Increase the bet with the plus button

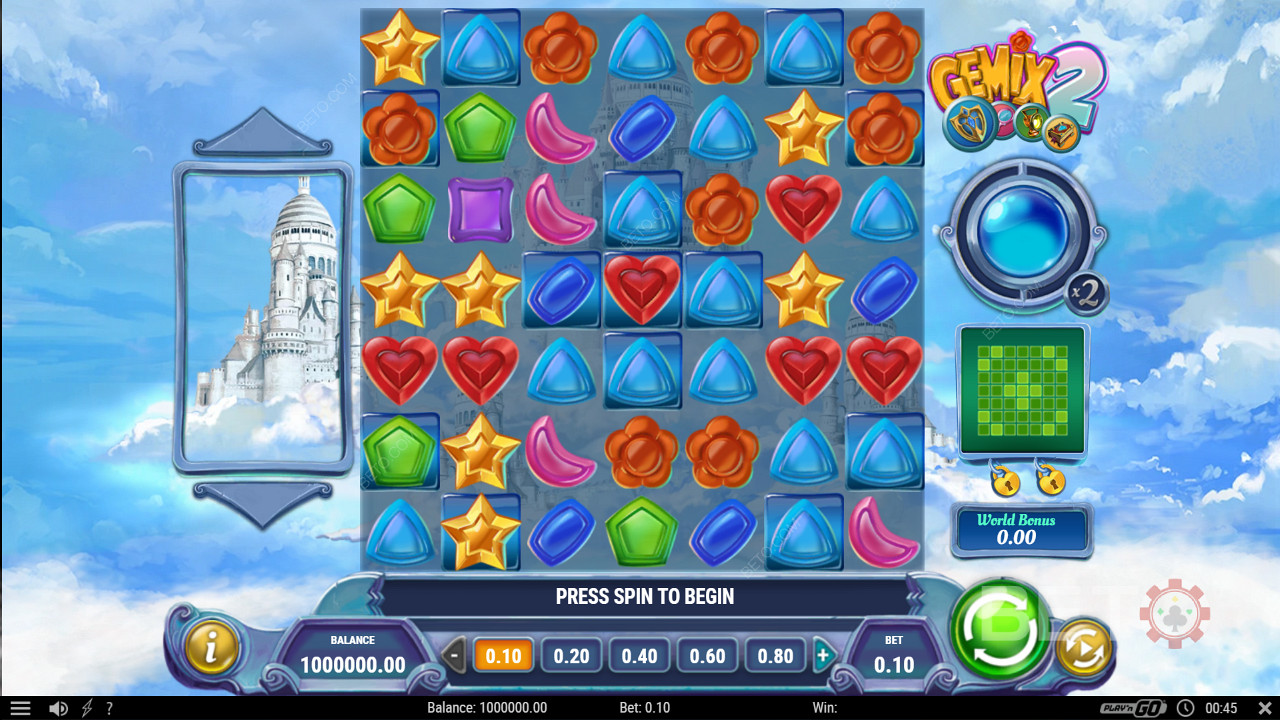click(x=823, y=657)
